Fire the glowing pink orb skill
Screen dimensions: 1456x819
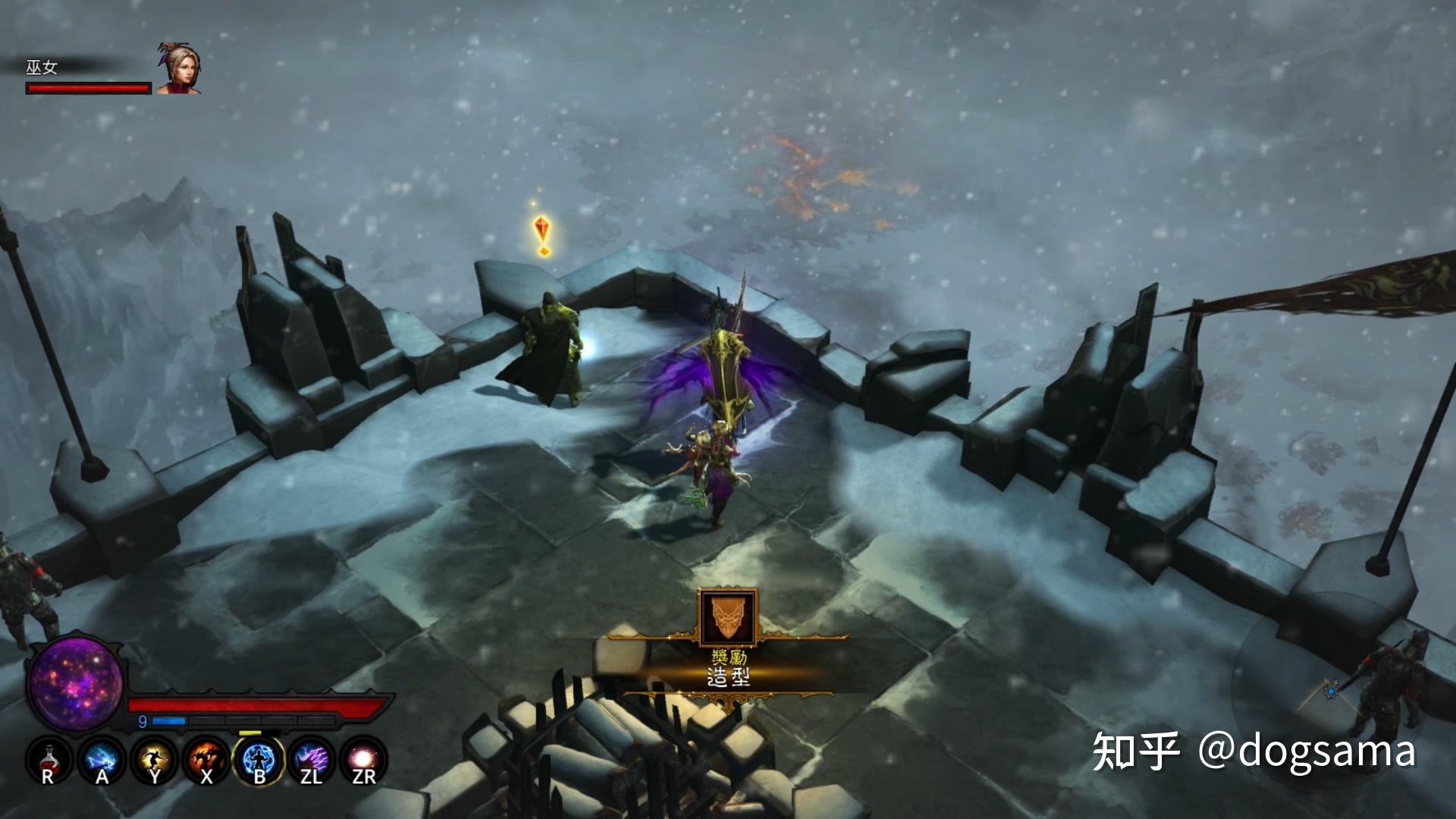[x=365, y=760]
